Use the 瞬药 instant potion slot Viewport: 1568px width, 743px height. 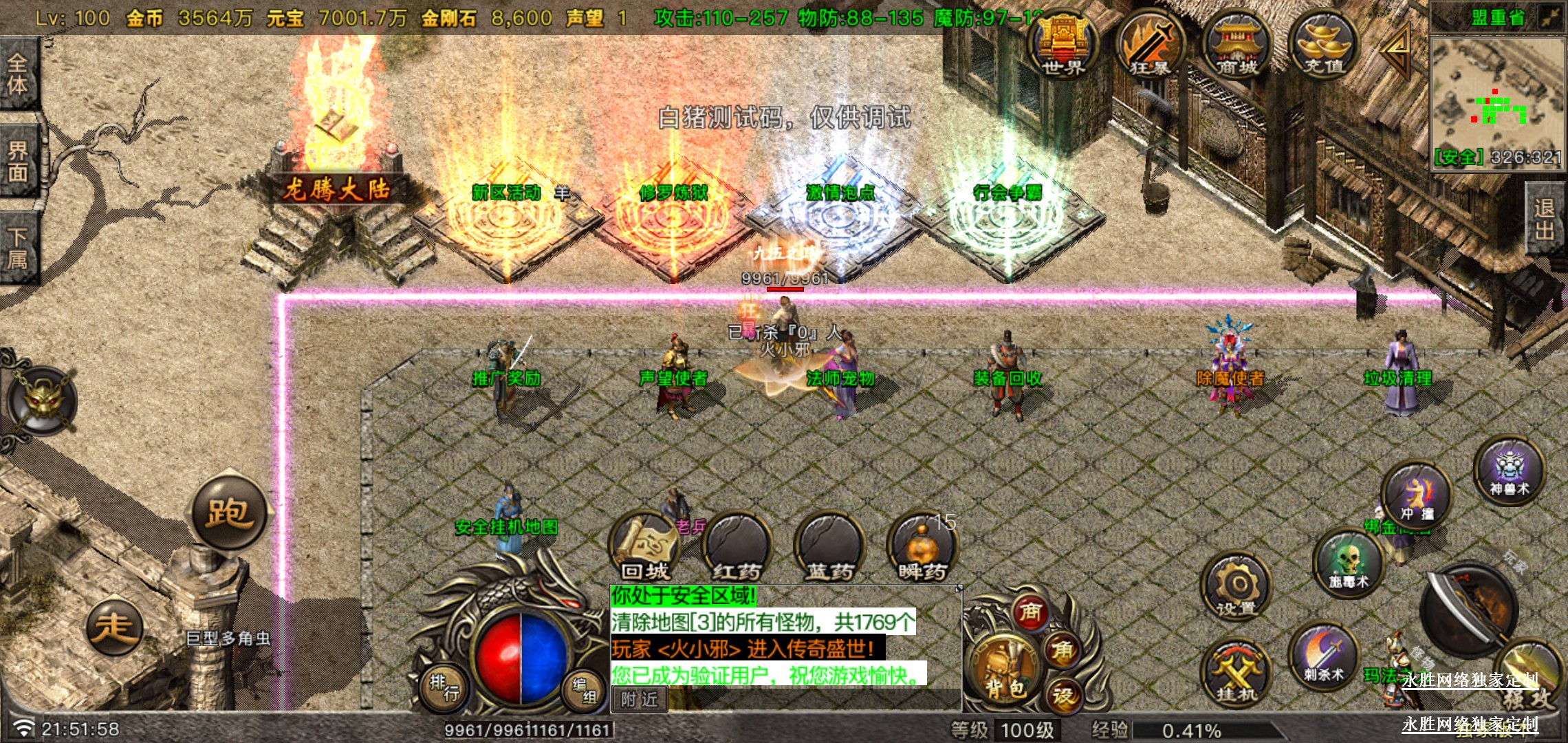pyautogui.click(x=922, y=548)
